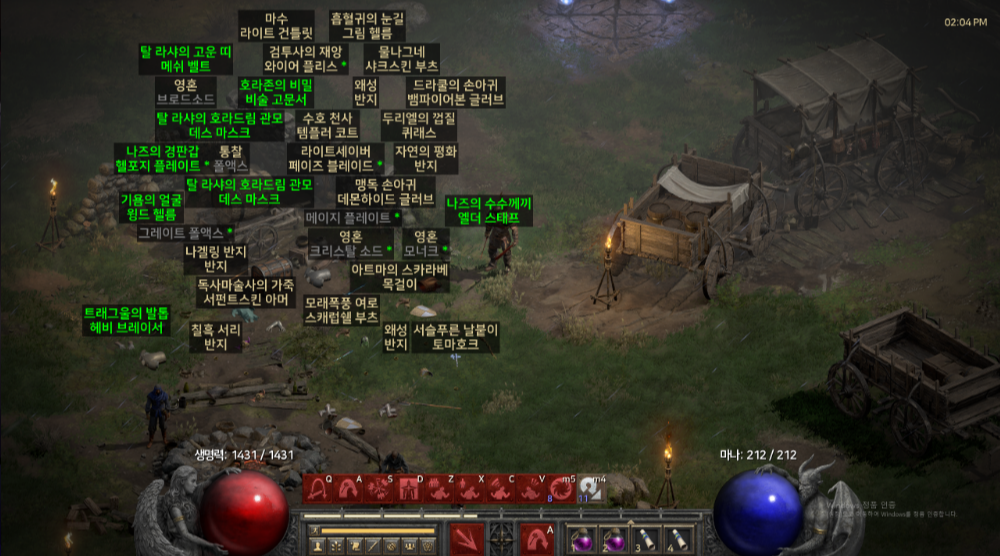1000x556 pixels.
Task: Click the 두리엘의 껍질 퀴래스 item label
Action: click(x=419, y=125)
